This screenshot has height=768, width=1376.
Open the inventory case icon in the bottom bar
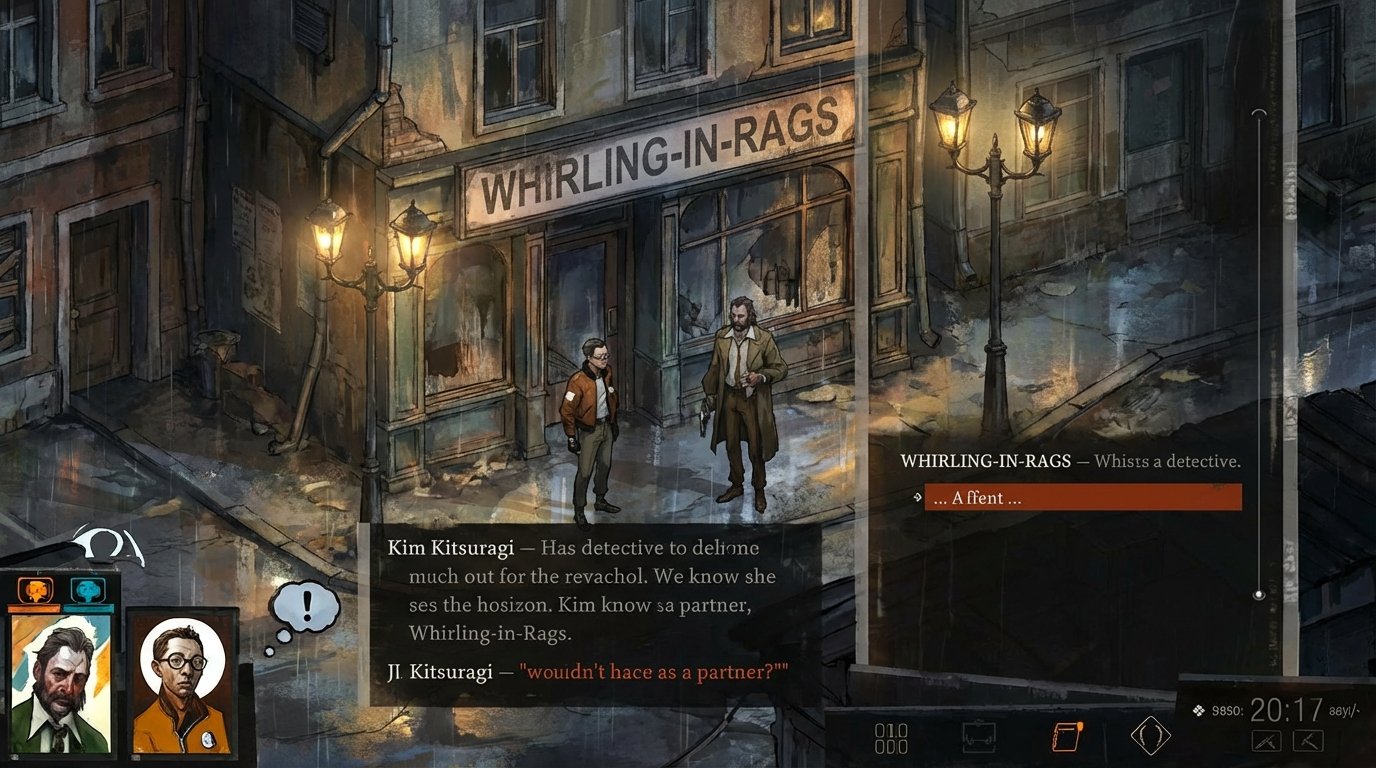tap(978, 735)
